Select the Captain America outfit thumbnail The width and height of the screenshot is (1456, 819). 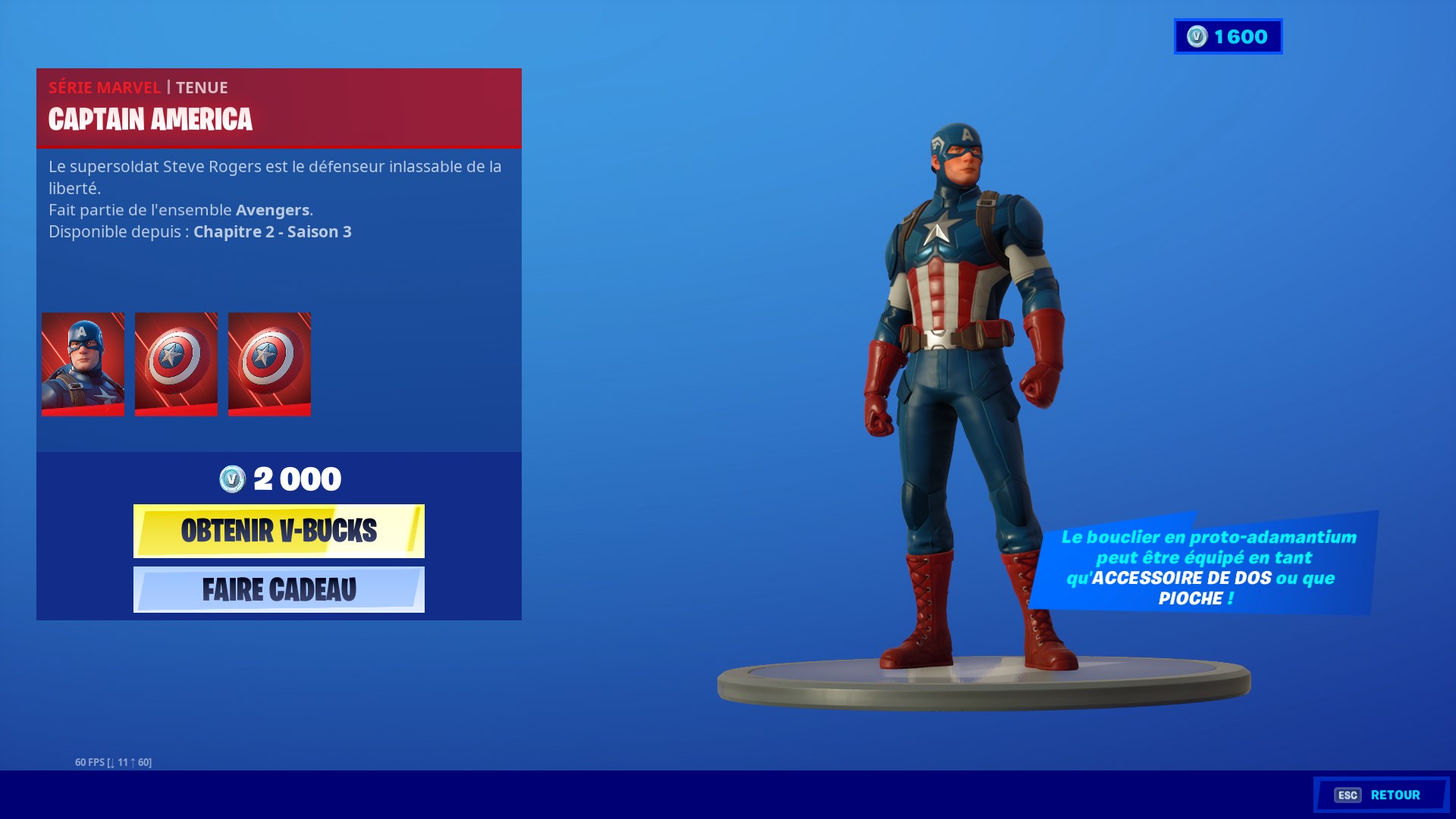pos(83,364)
